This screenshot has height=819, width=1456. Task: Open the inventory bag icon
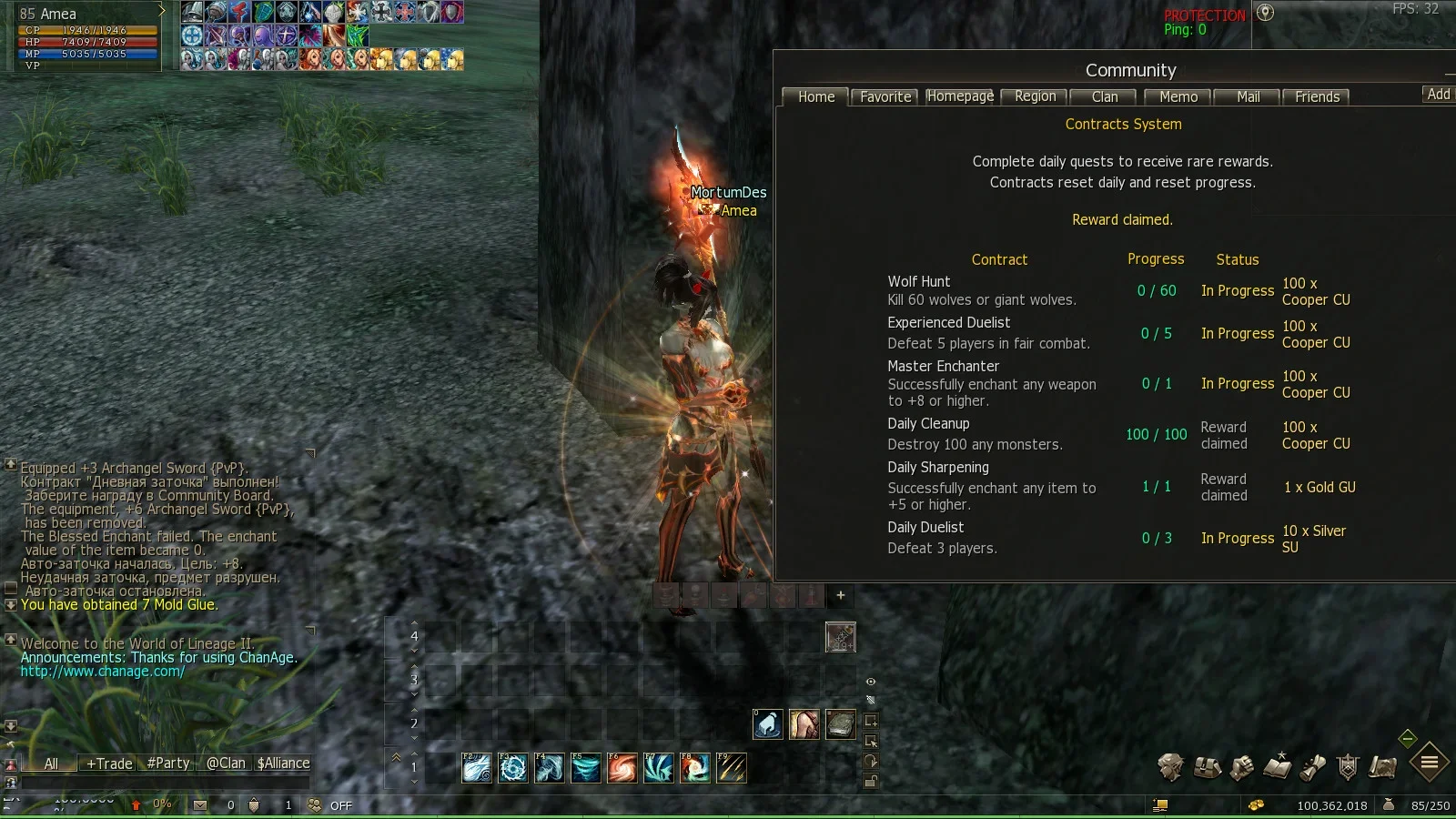[1207, 768]
